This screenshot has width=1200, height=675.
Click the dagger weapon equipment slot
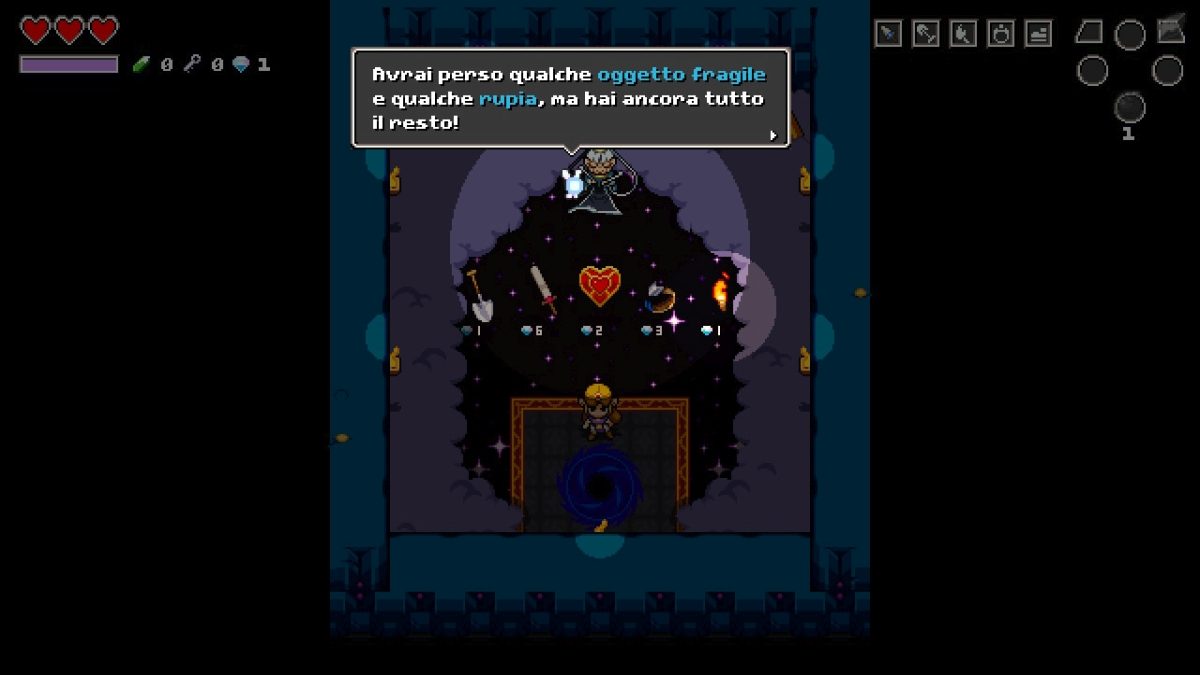pos(888,34)
